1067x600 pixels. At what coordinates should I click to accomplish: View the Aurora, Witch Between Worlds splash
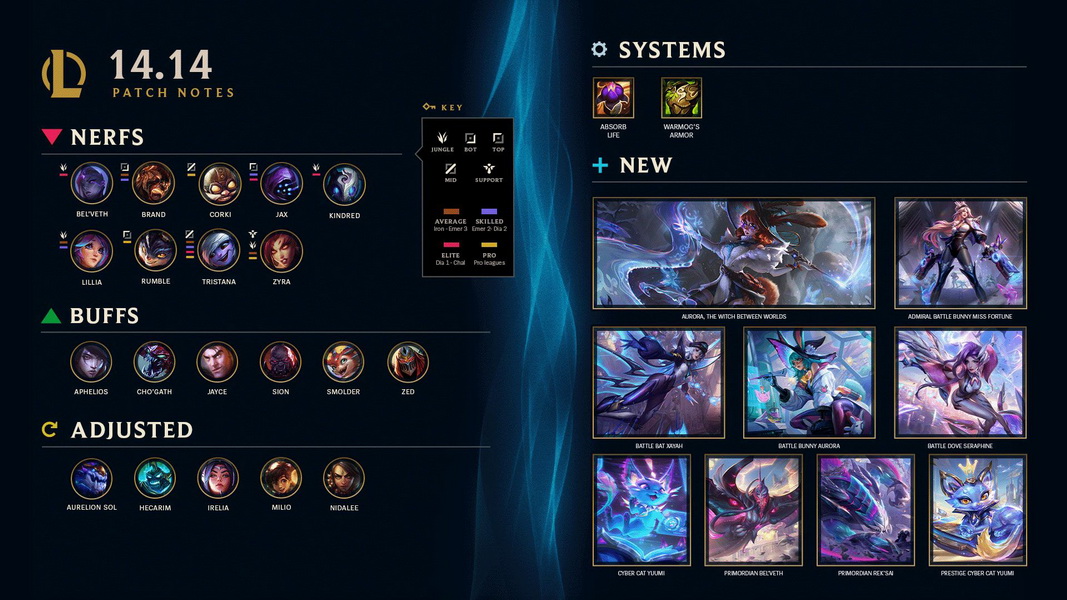point(734,253)
